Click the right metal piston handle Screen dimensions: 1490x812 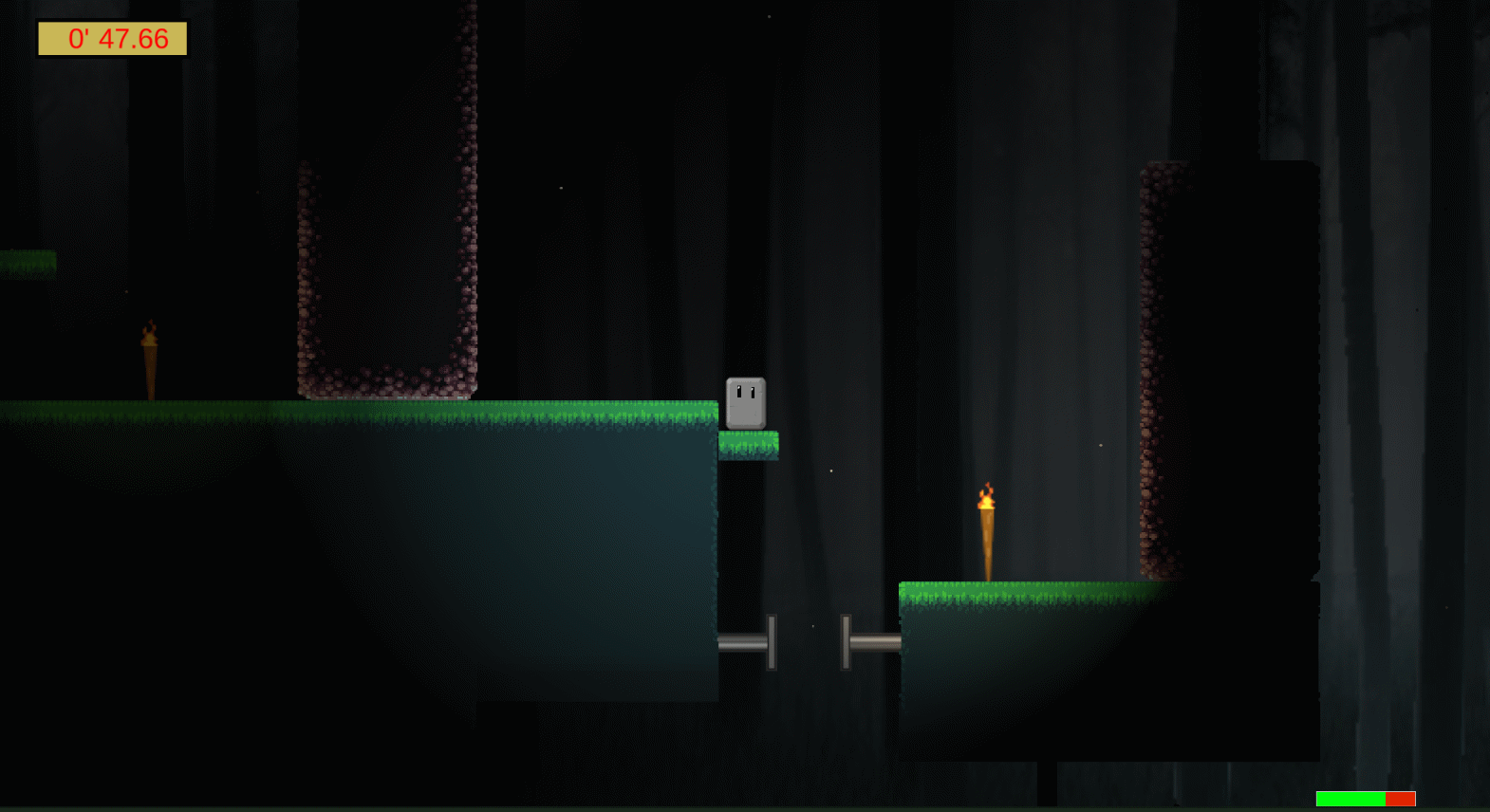pos(846,640)
